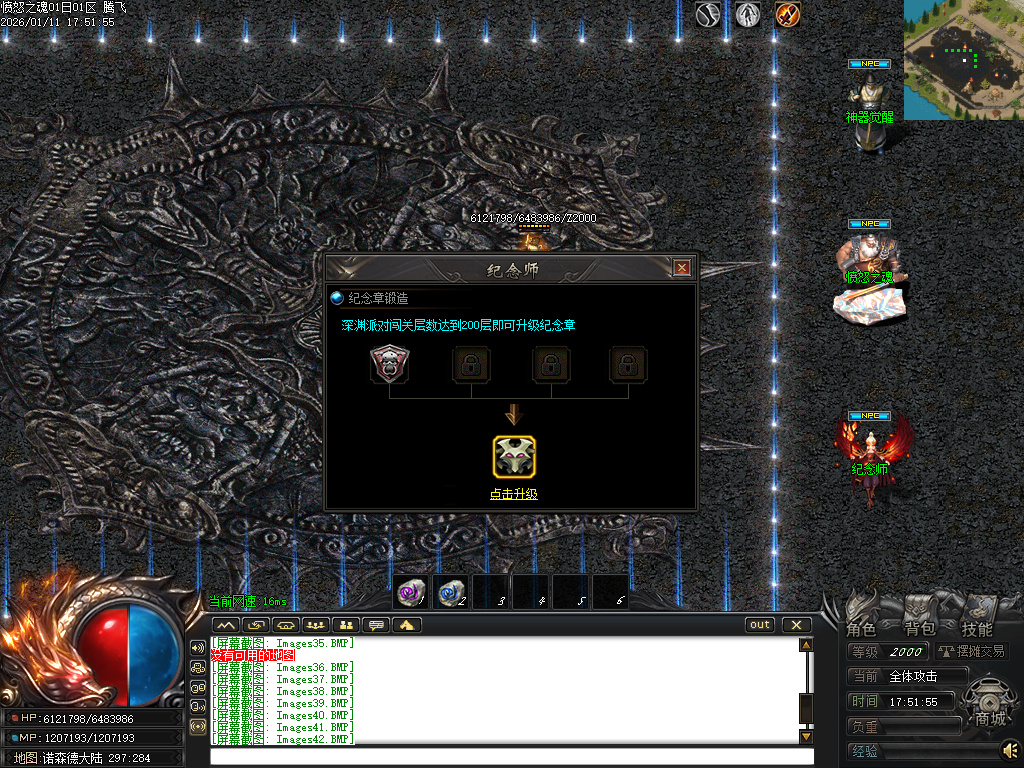Screen dimensions: 1024x768
Task: Open the 角色 character panel
Action: (x=861, y=629)
